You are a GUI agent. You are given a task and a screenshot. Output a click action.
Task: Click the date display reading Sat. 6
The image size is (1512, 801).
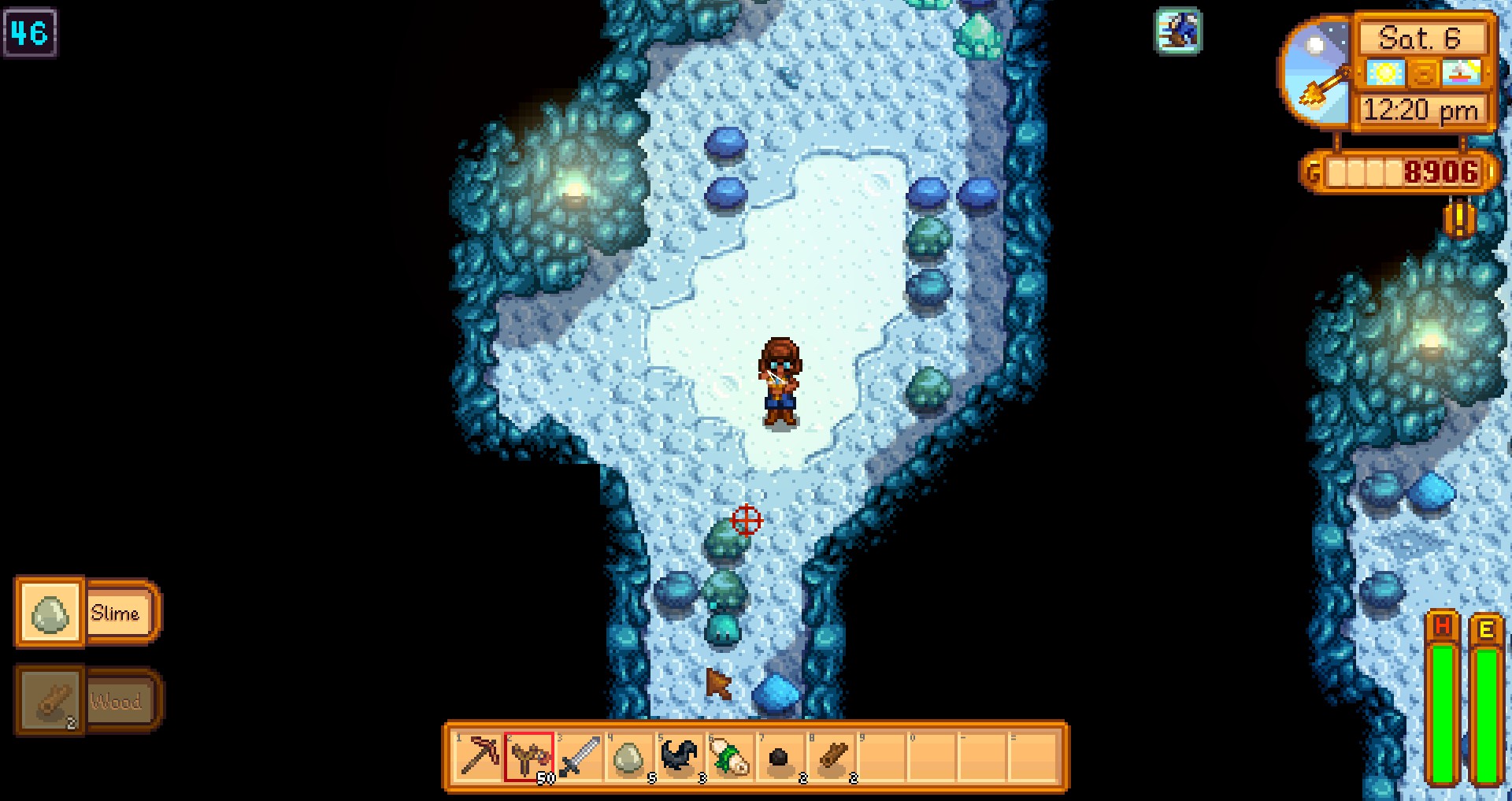pos(1421,38)
